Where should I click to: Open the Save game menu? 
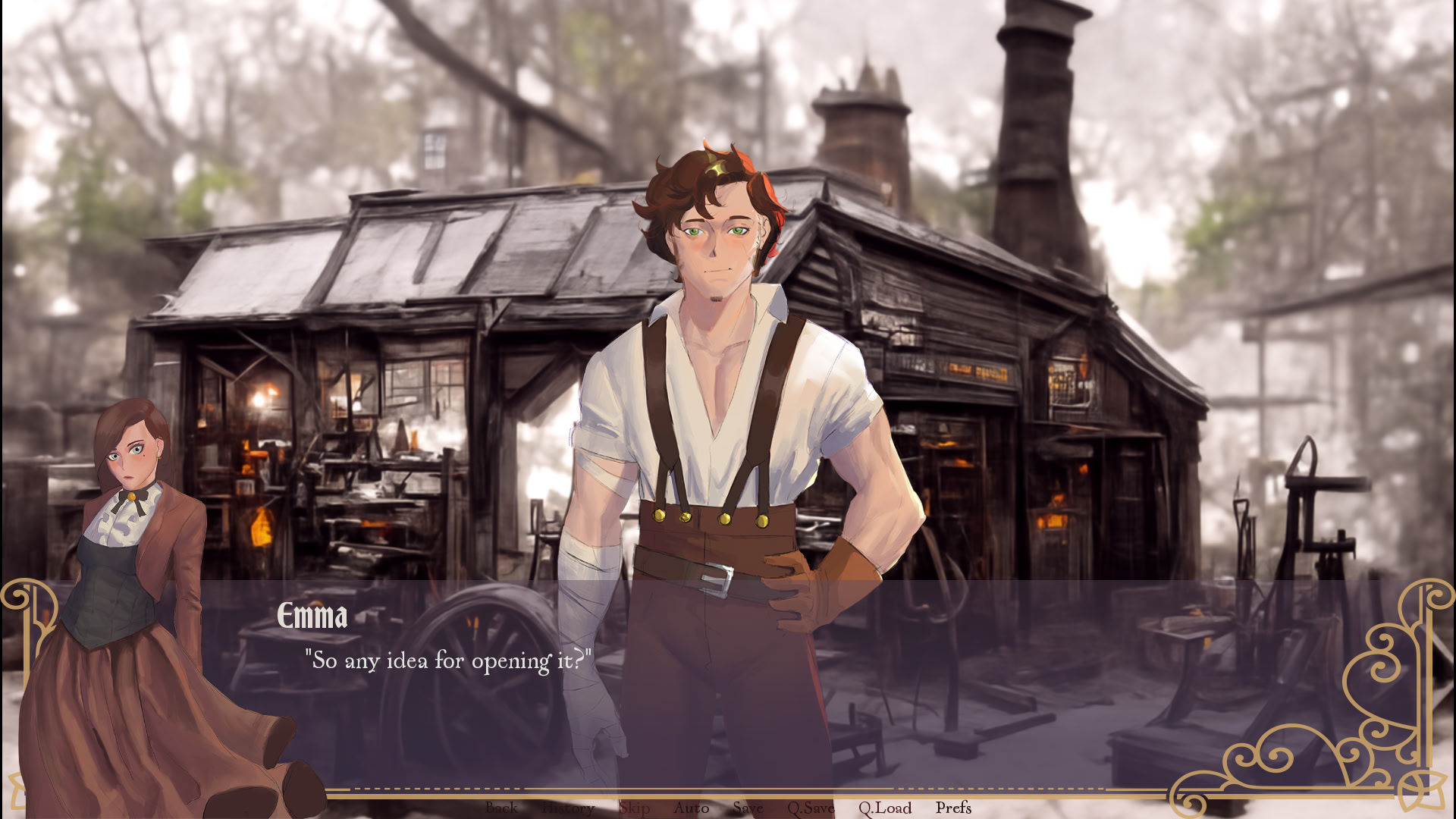(x=748, y=808)
